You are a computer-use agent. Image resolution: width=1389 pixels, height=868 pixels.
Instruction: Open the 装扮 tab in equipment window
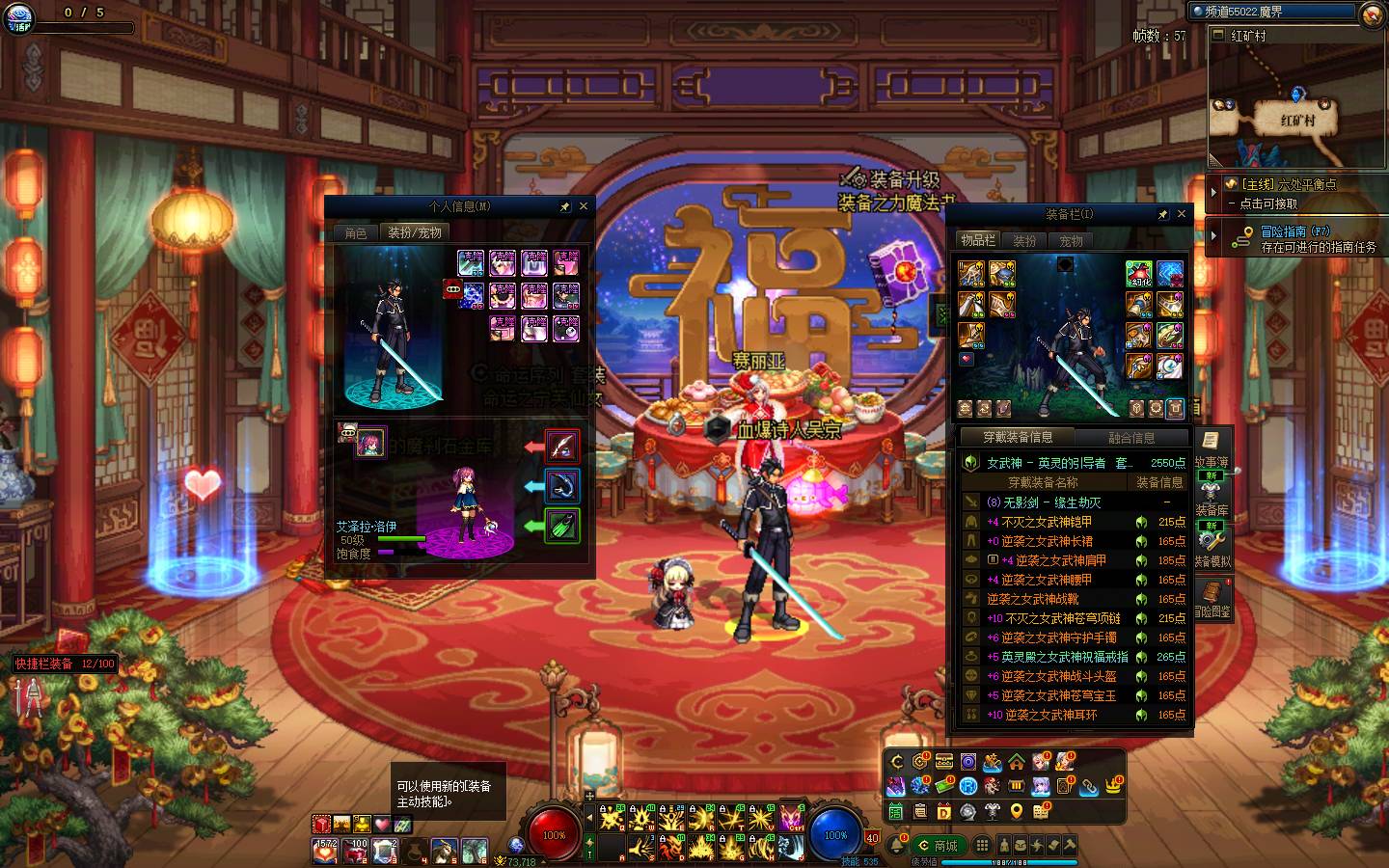click(x=1024, y=241)
